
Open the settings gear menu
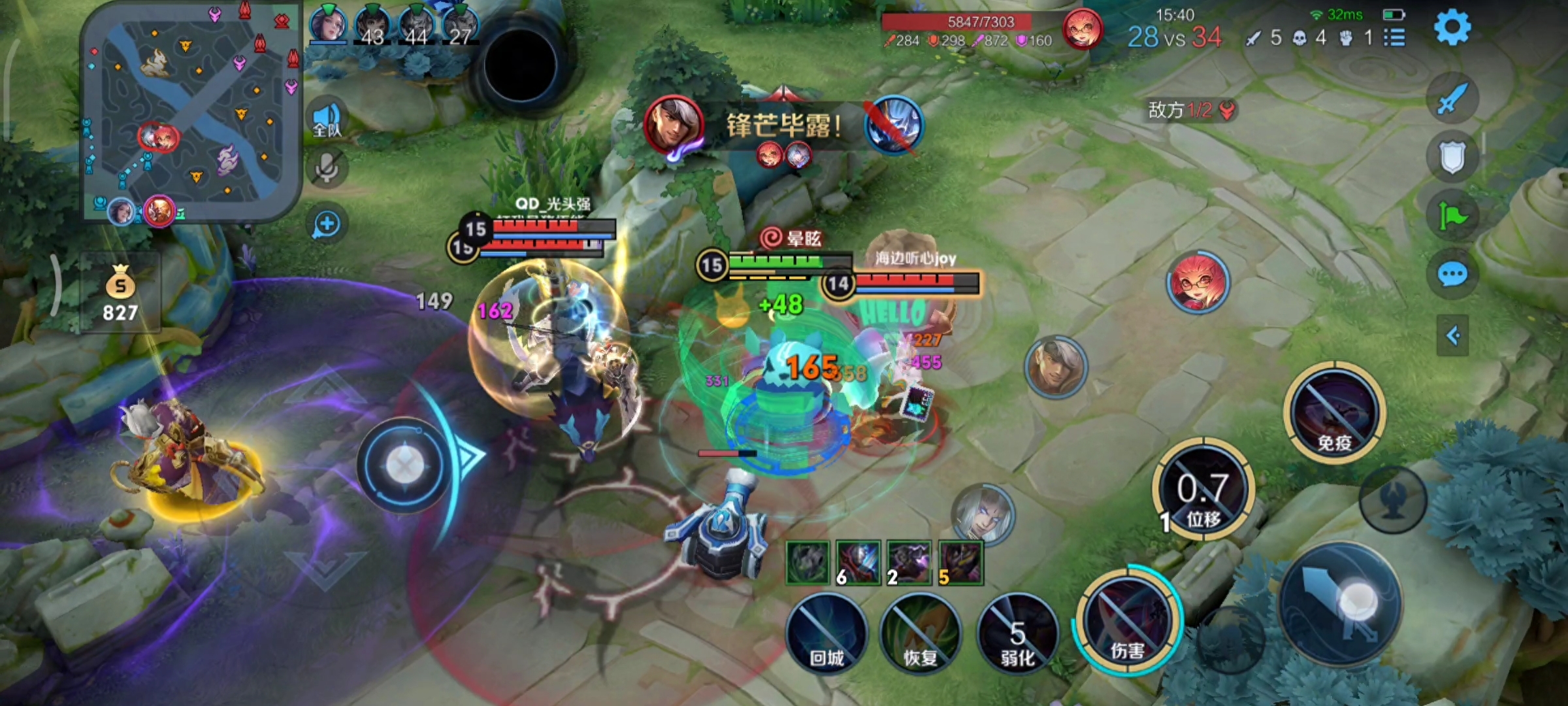[x=1452, y=27]
